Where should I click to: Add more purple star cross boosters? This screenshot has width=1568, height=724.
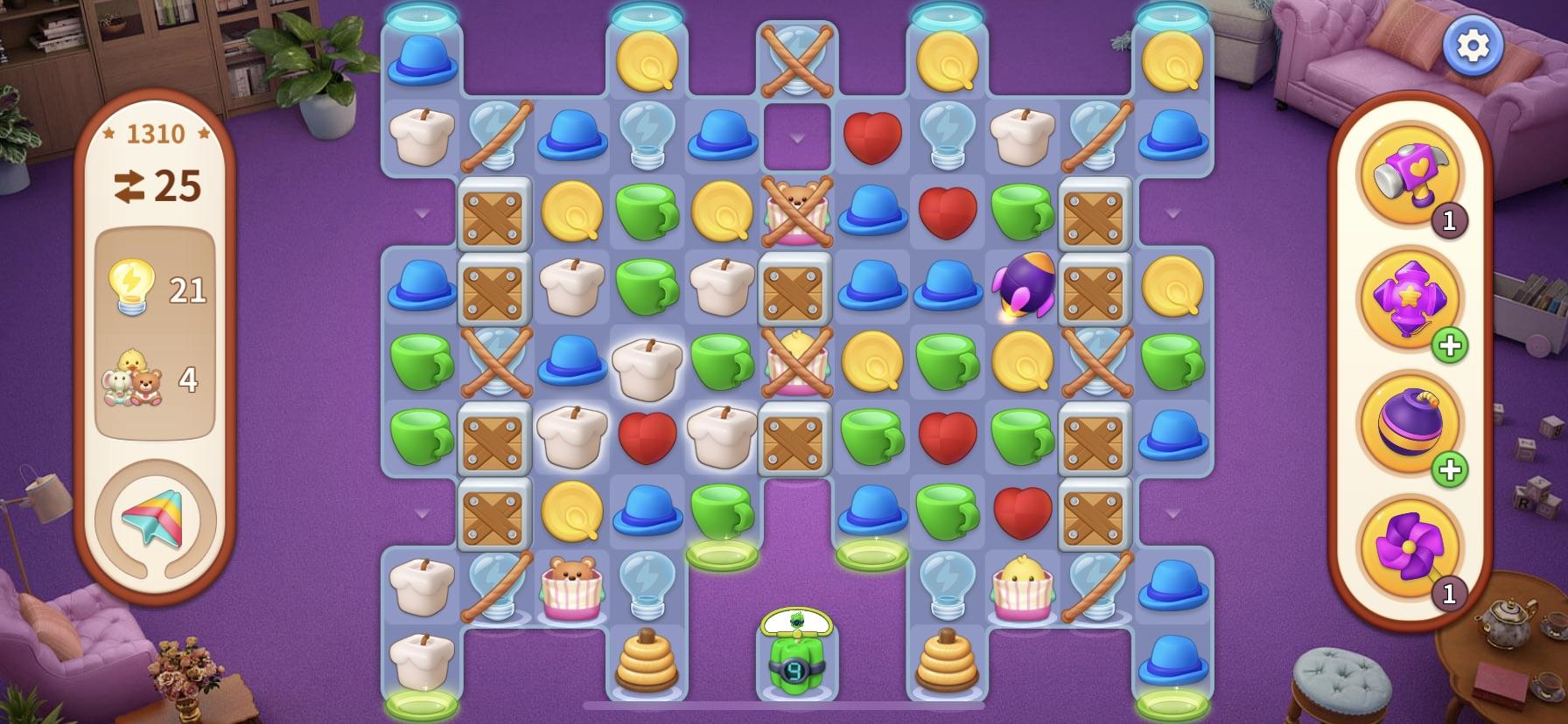[x=1449, y=346]
